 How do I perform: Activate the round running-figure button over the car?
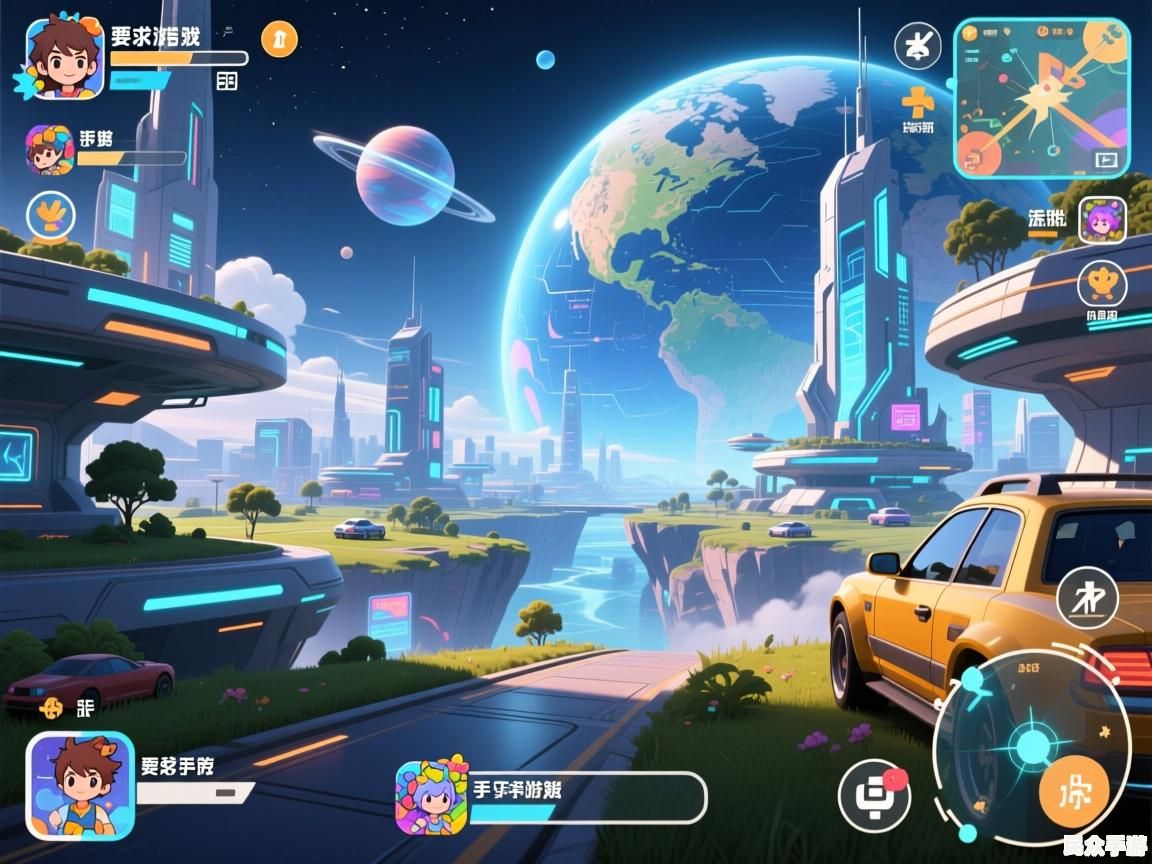point(1087,597)
